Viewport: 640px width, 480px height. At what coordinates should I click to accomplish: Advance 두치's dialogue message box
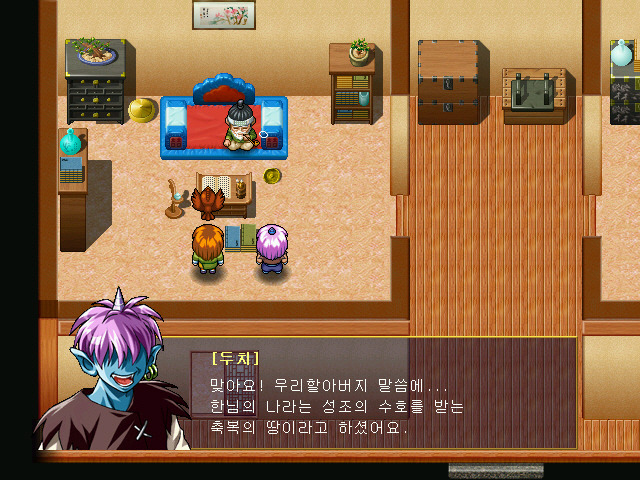(380, 396)
